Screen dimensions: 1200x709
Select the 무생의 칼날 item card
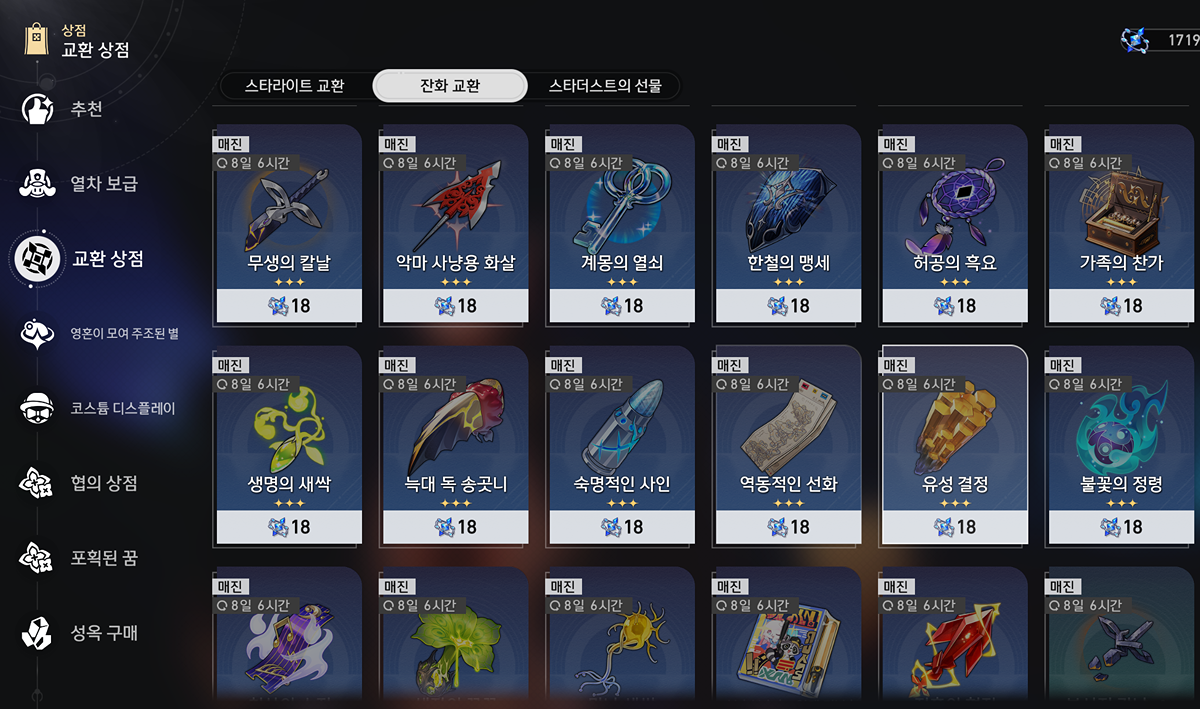[289, 225]
